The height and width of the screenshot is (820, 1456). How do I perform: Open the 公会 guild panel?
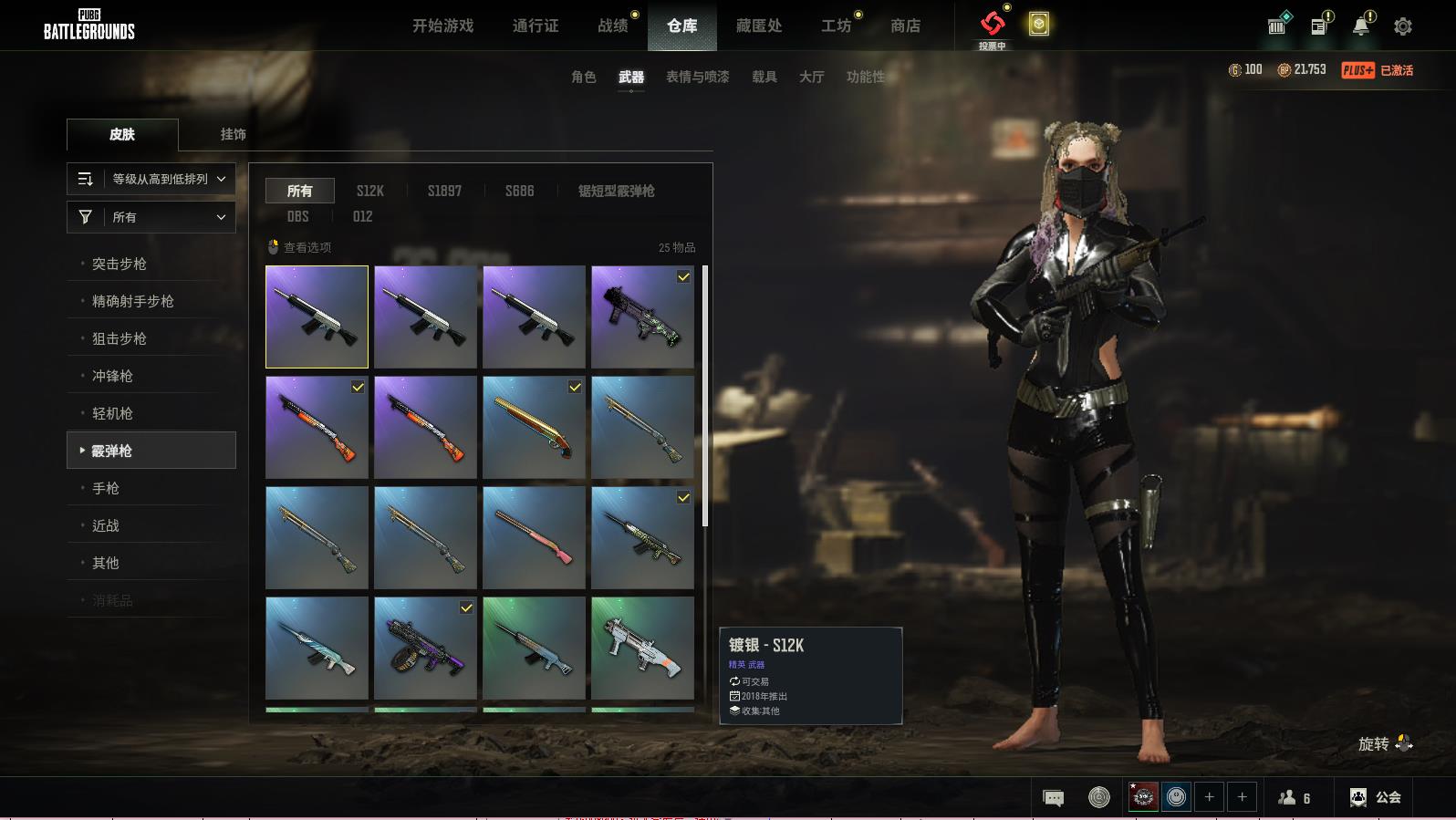[1376, 797]
